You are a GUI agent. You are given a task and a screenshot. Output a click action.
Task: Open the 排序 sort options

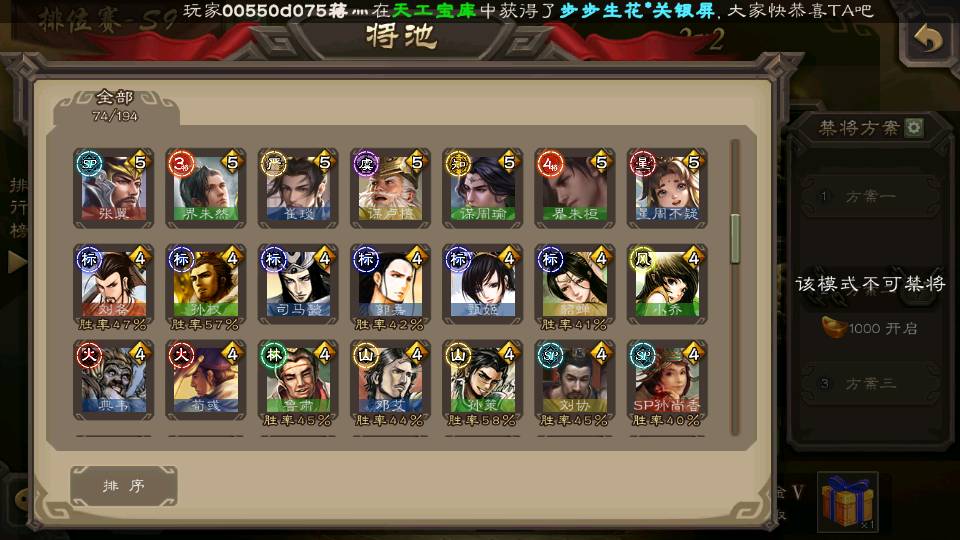click(124, 486)
